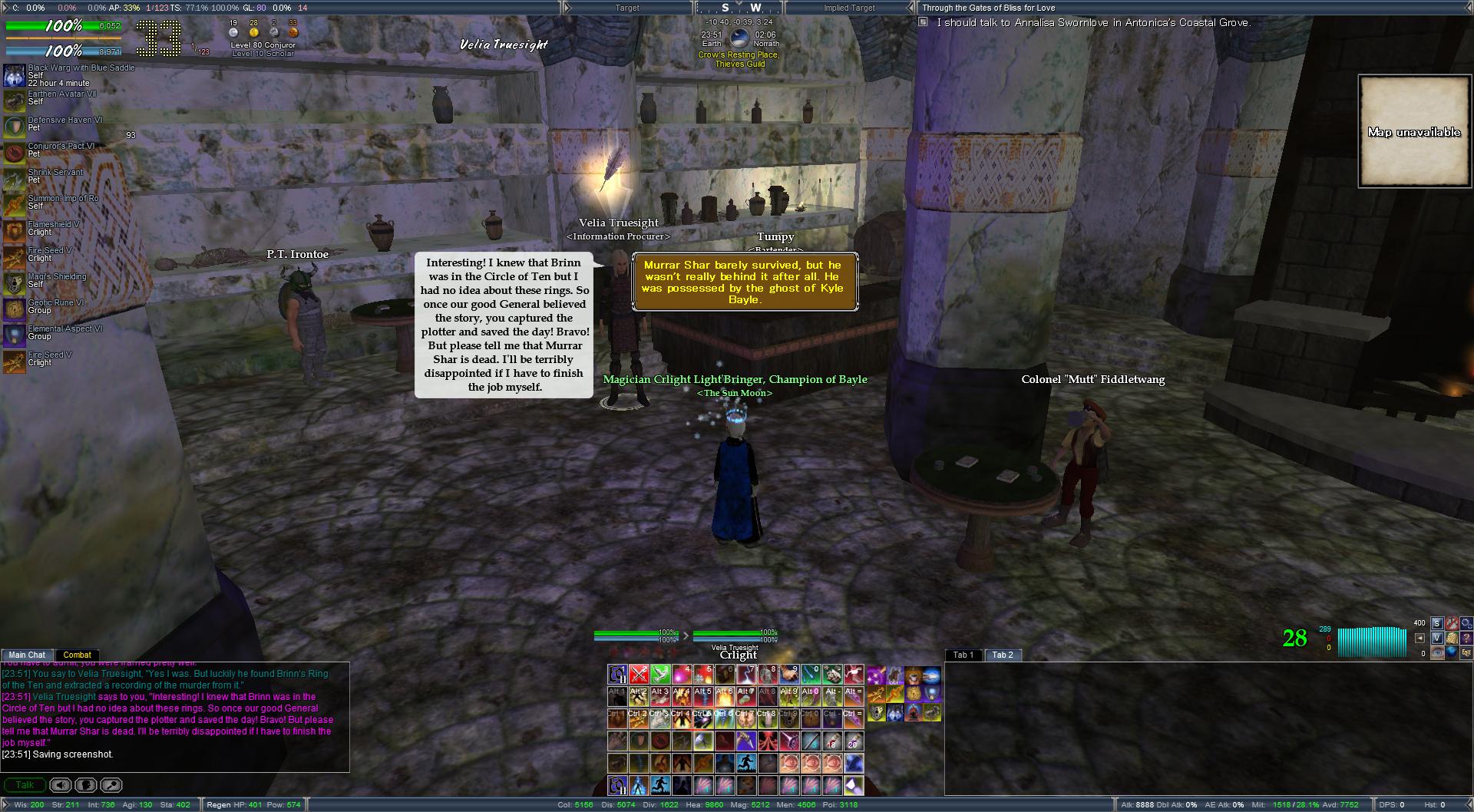Choose the yellow Murrar Shar dialogue reply

click(743, 282)
